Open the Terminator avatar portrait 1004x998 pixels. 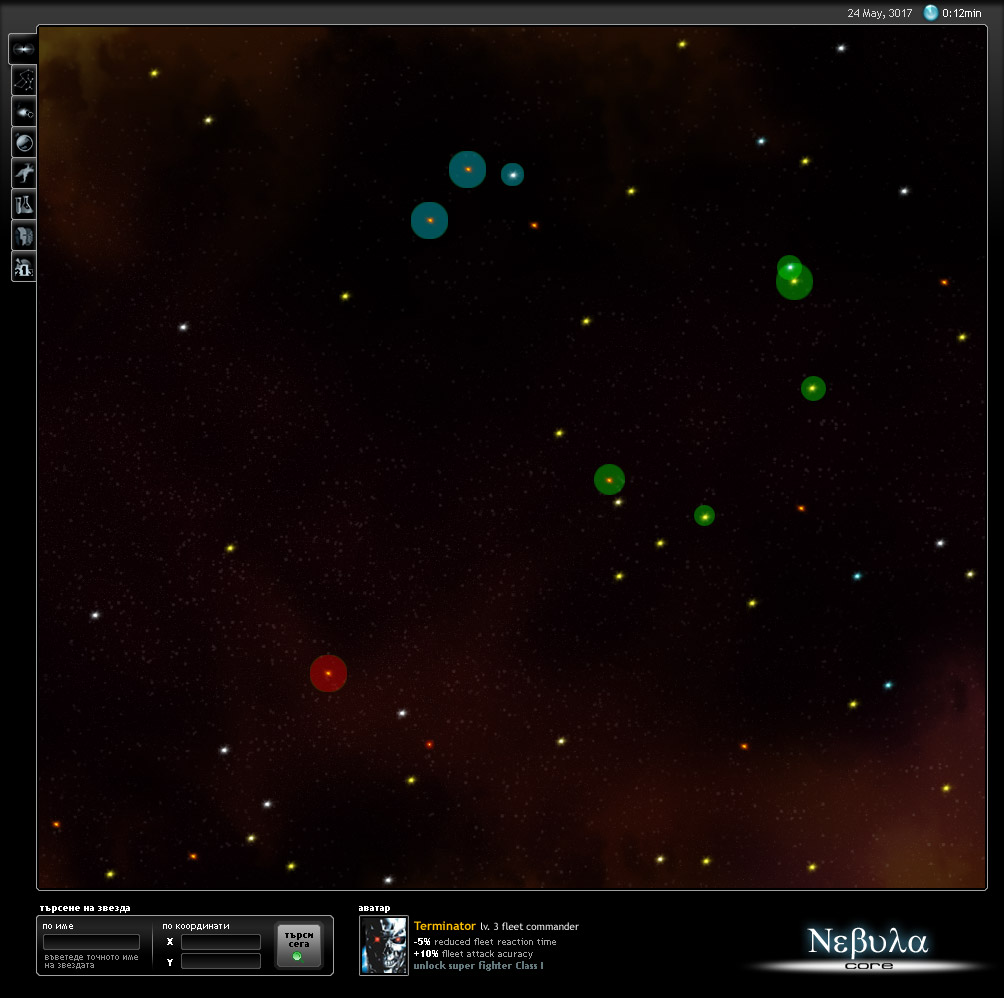click(x=384, y=945)
